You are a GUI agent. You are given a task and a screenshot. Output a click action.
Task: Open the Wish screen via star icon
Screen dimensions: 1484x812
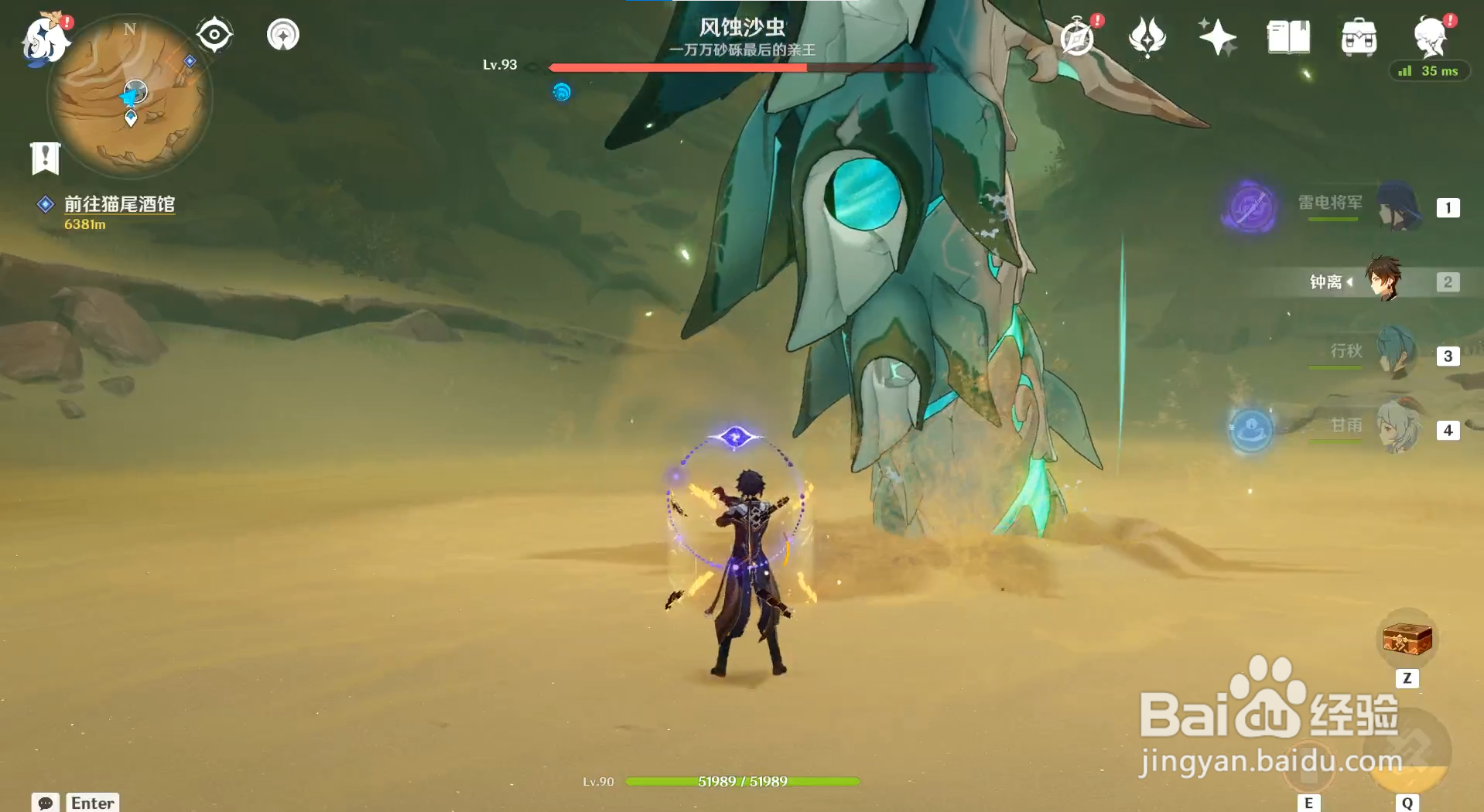point(1217,35)
